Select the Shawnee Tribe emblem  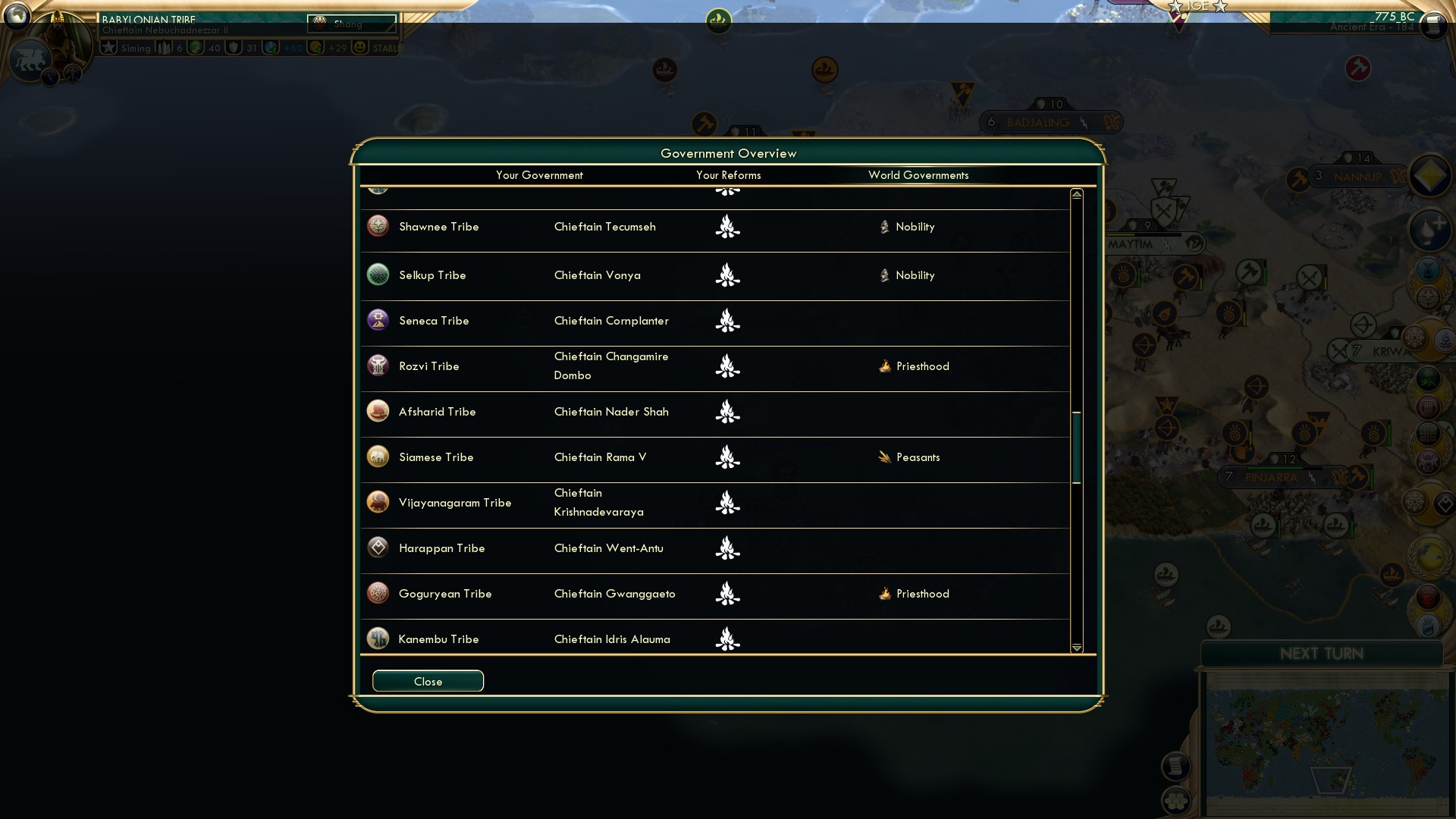tap(378, 225)
